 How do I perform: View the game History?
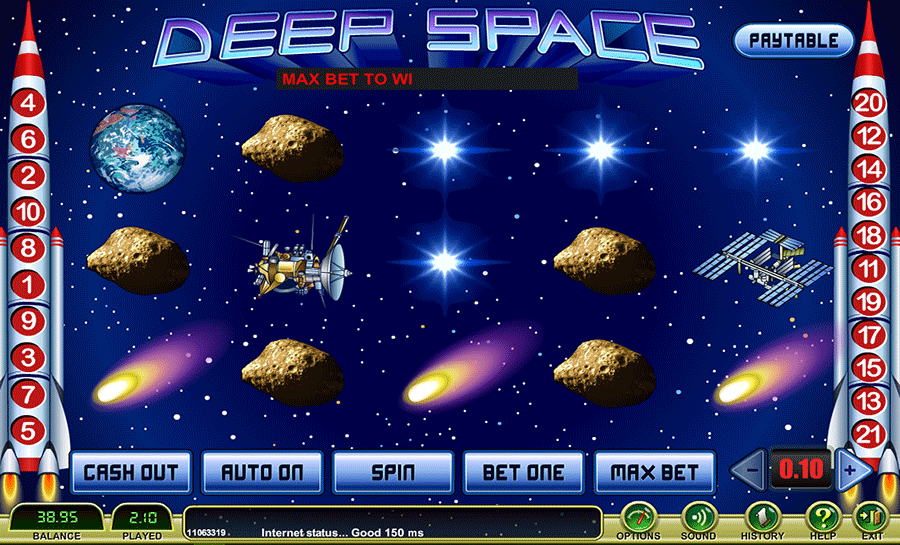point(762,518)
